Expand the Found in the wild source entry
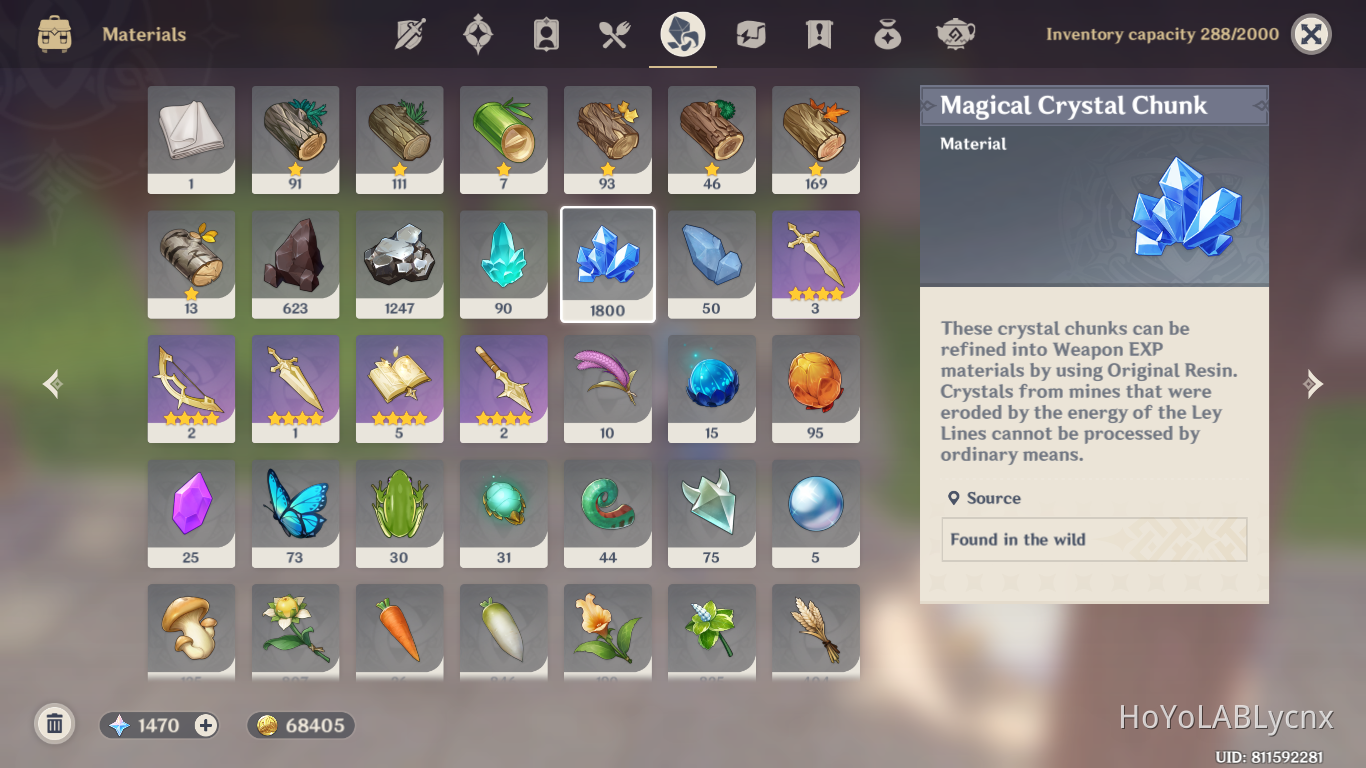Screen dimensions: 1366x768 coord(1093,539)
